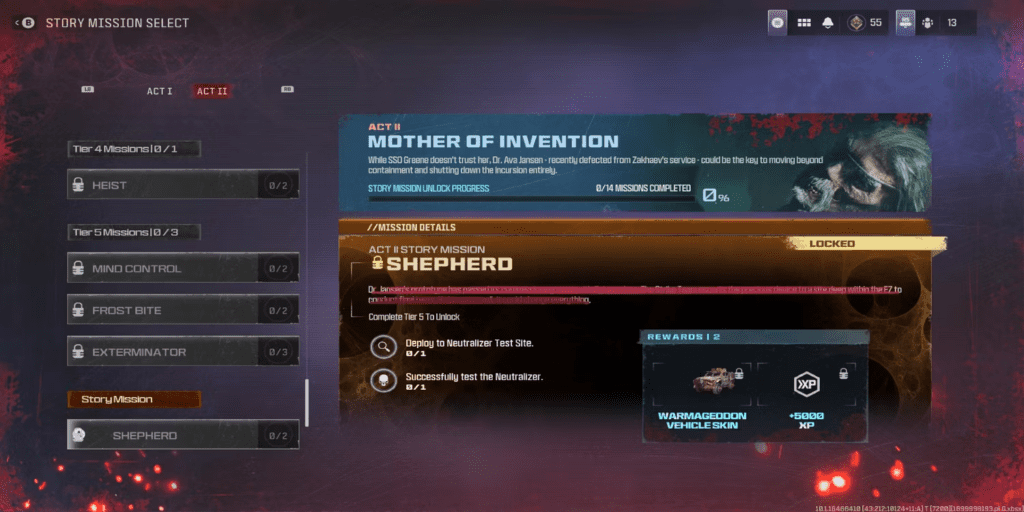Click the mission list scrollbar

click(307, 400)
